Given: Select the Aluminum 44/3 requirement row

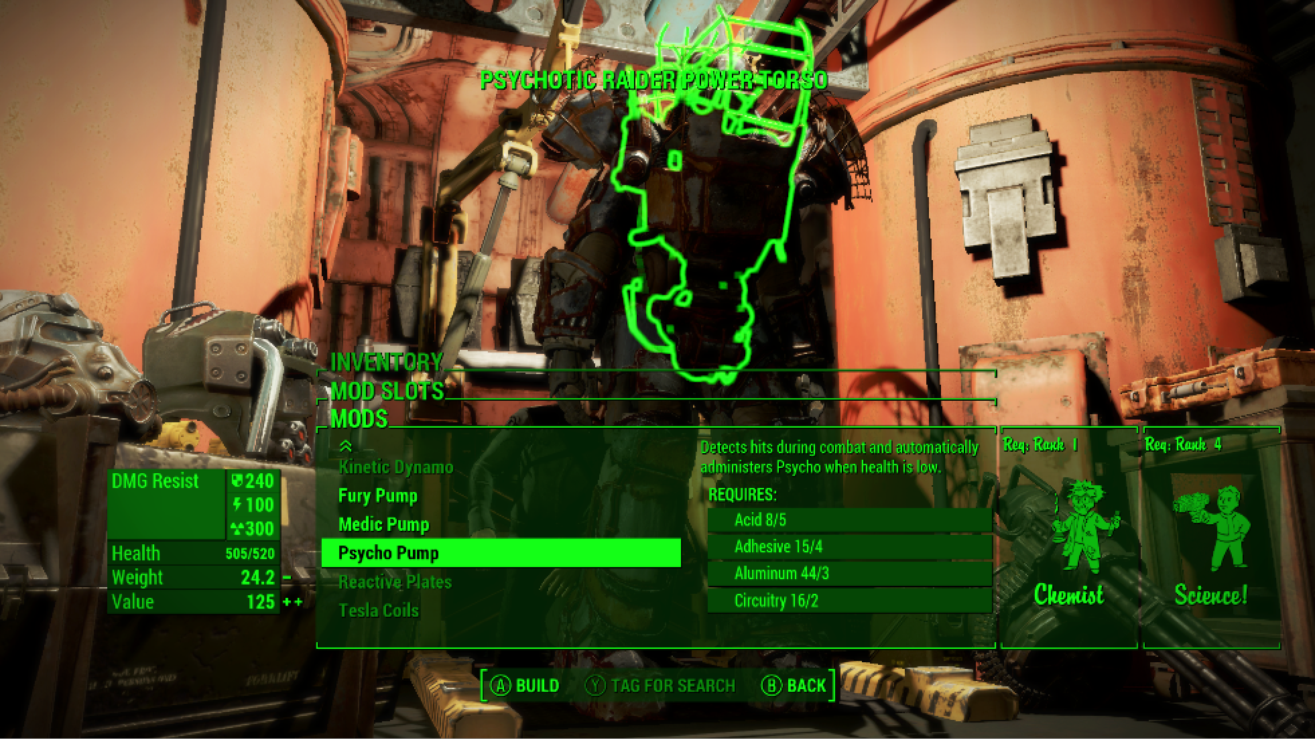Looking at the screenshot, I should [x=849, y=574].
